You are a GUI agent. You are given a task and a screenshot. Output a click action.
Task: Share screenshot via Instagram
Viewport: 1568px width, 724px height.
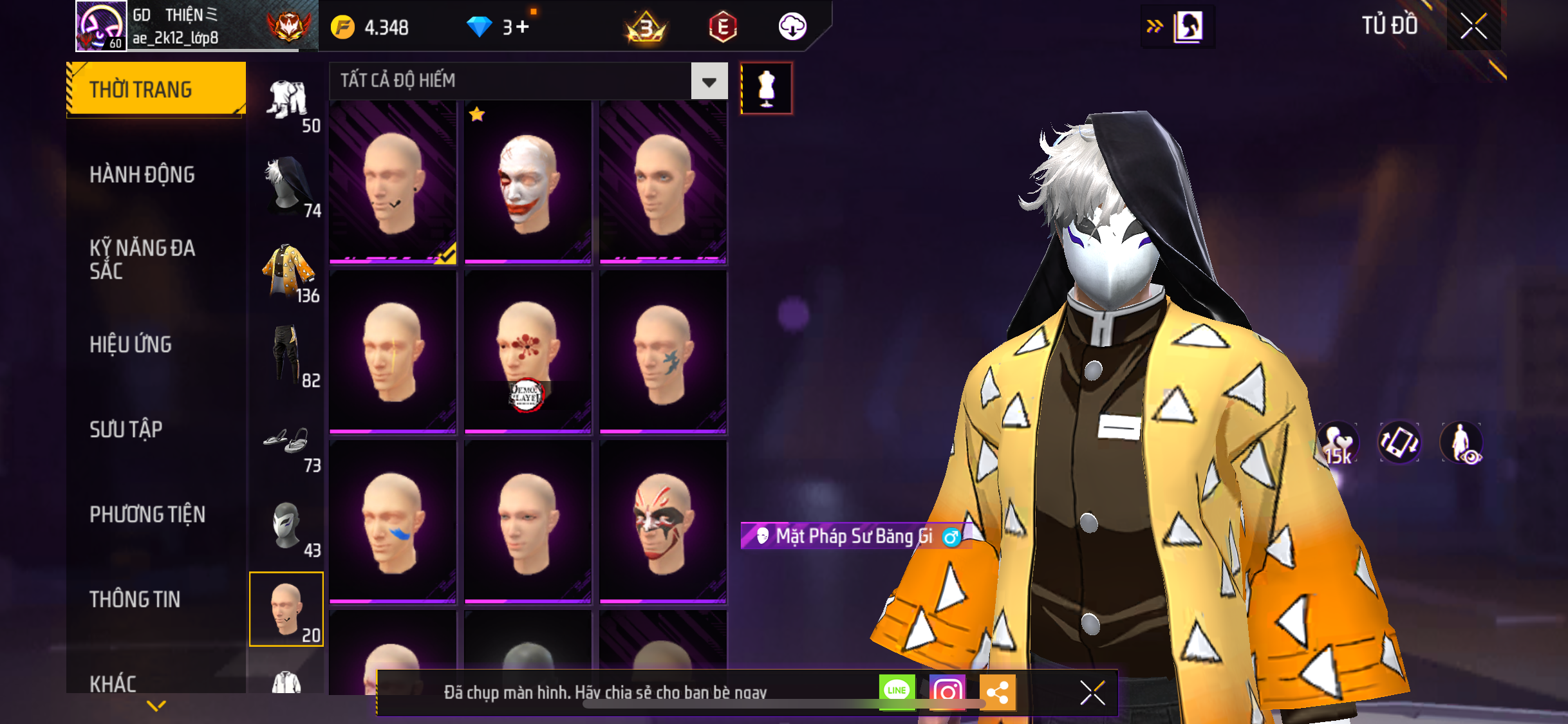click(x=947, y=692)
